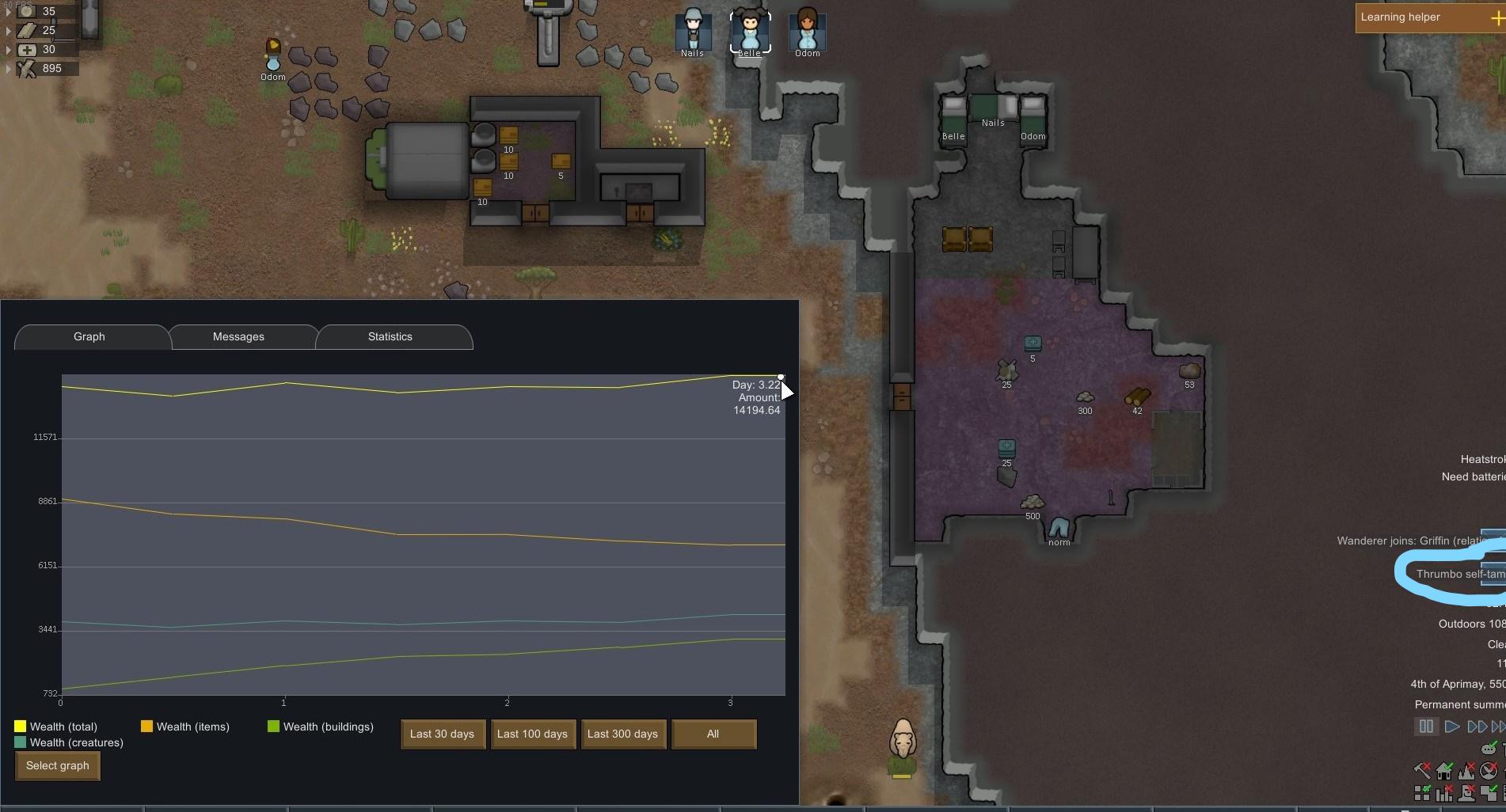Select Odom's portrait in the colonist bar
This screenshot has width=1506, height=812.
(x=807, y=32)
